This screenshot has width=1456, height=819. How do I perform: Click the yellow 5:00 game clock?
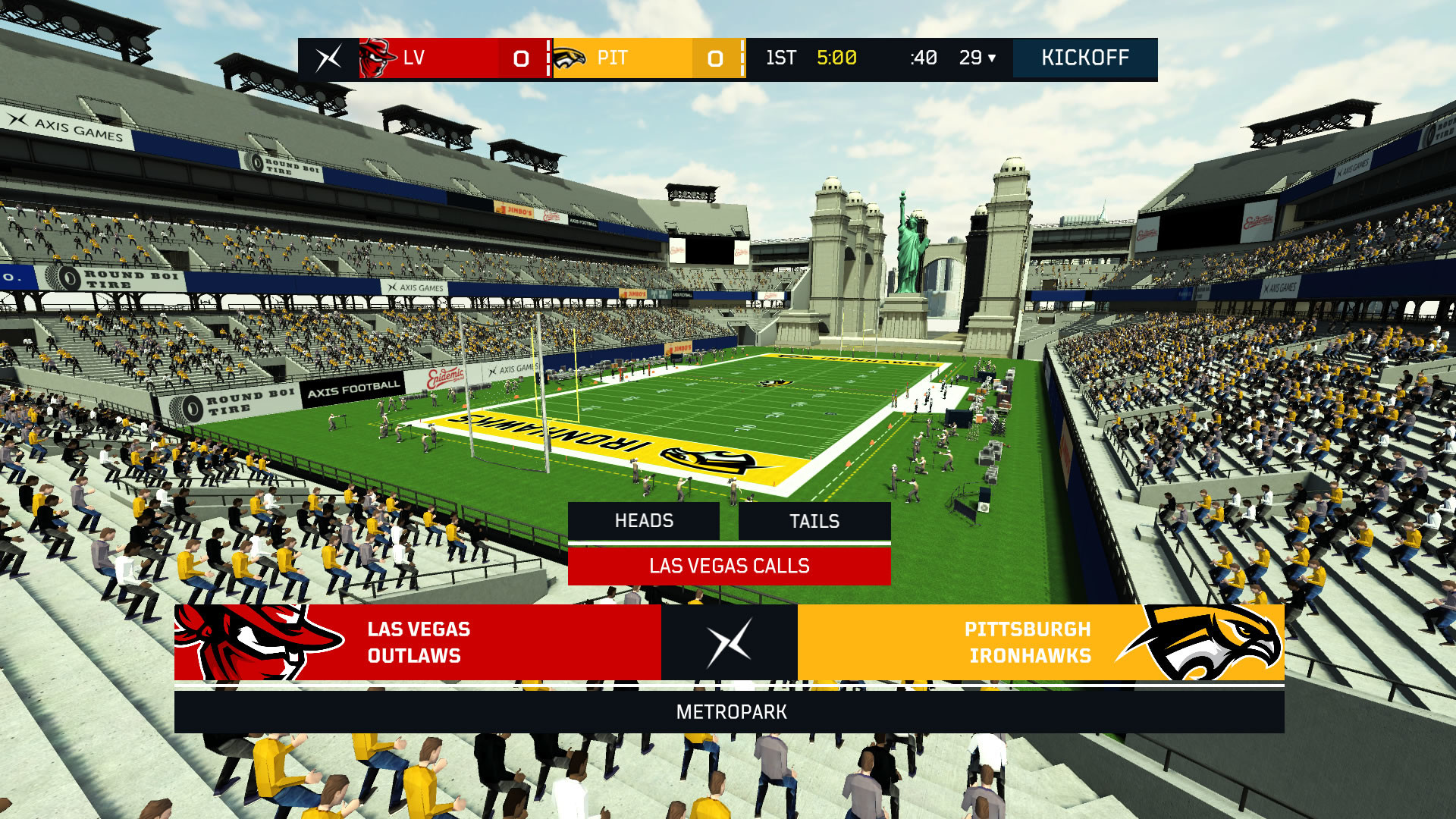[837, 58]
